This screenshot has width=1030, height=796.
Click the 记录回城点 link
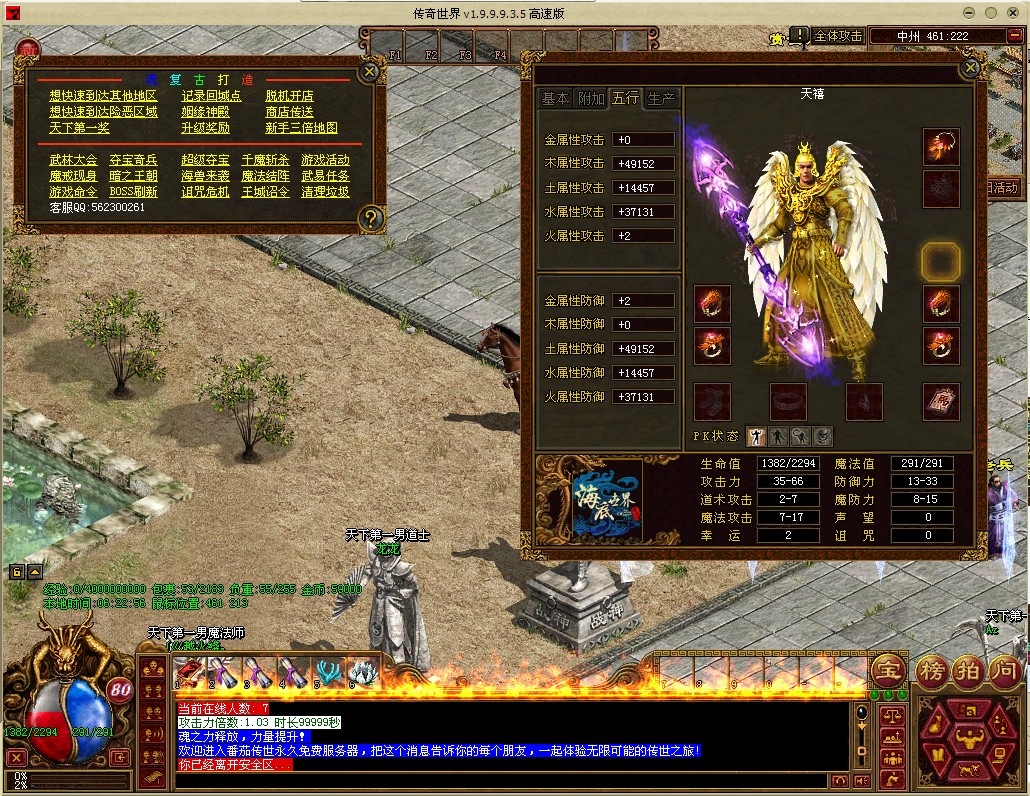coord(211,96)
